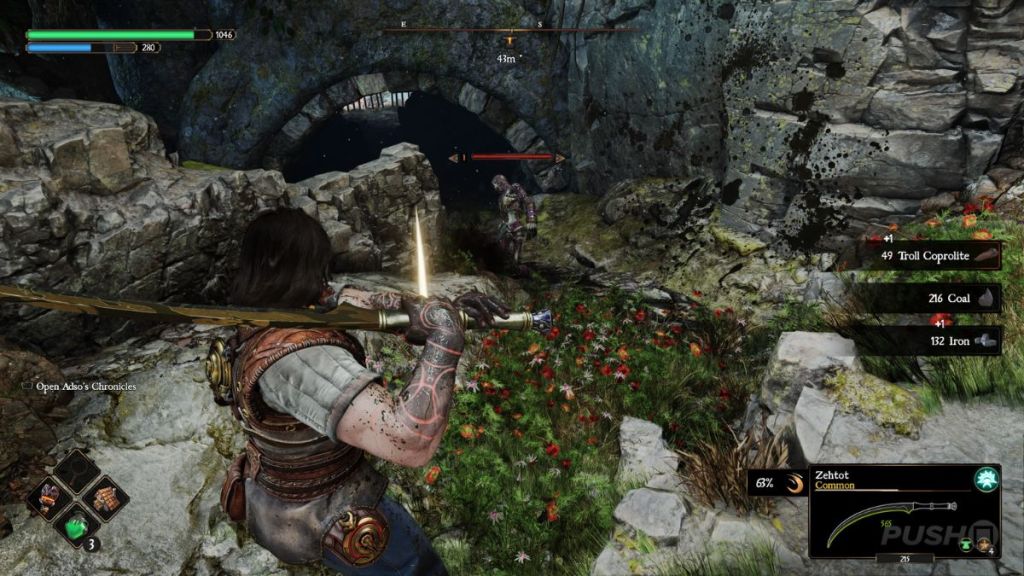Select the dark ring-shaped top quick slot
Viewport: 1024px width, 576px height.
[77, 470]
